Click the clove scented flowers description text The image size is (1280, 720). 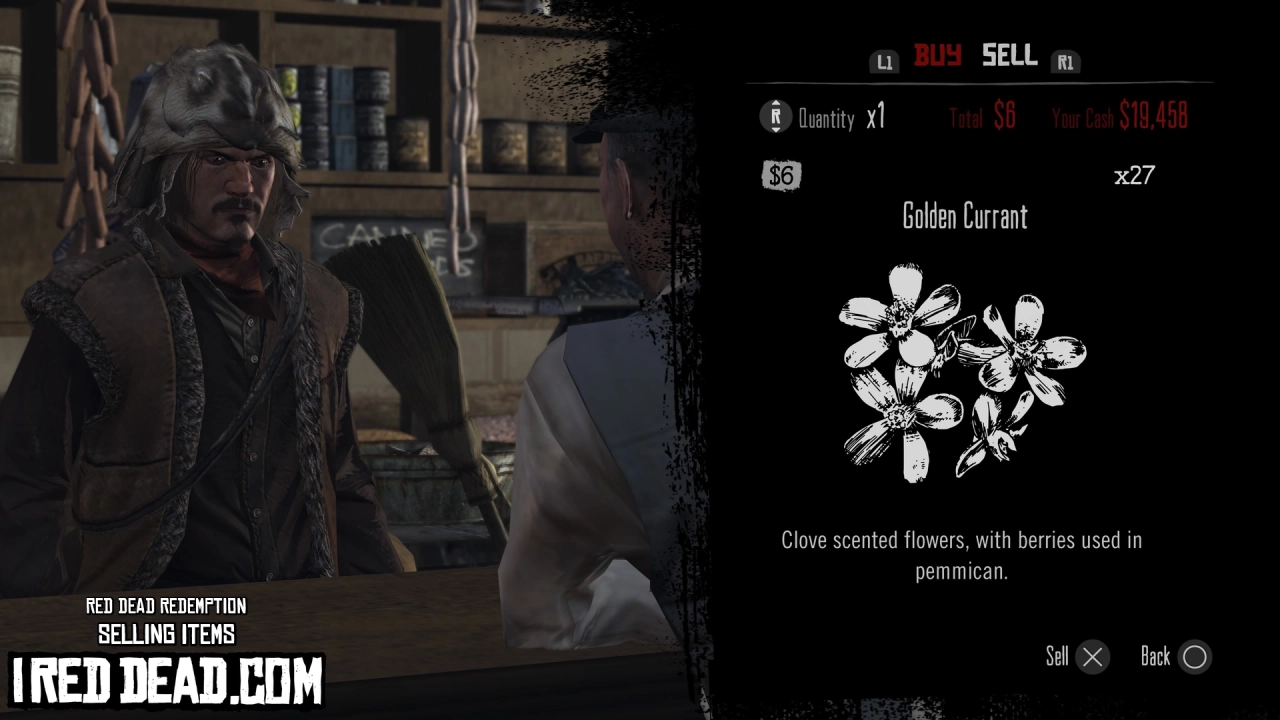coord(962,555)
